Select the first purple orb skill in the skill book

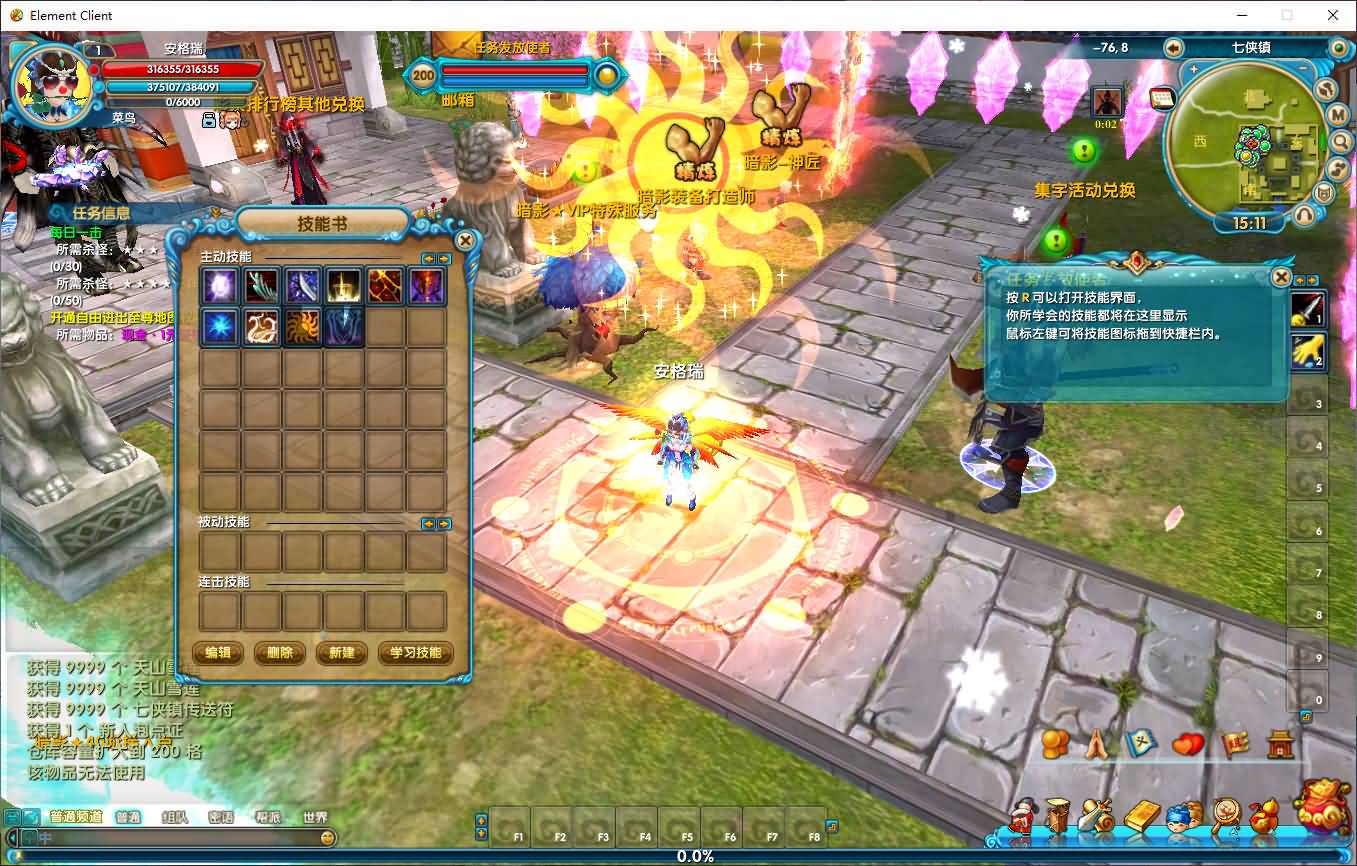click(x=219, y=285)
